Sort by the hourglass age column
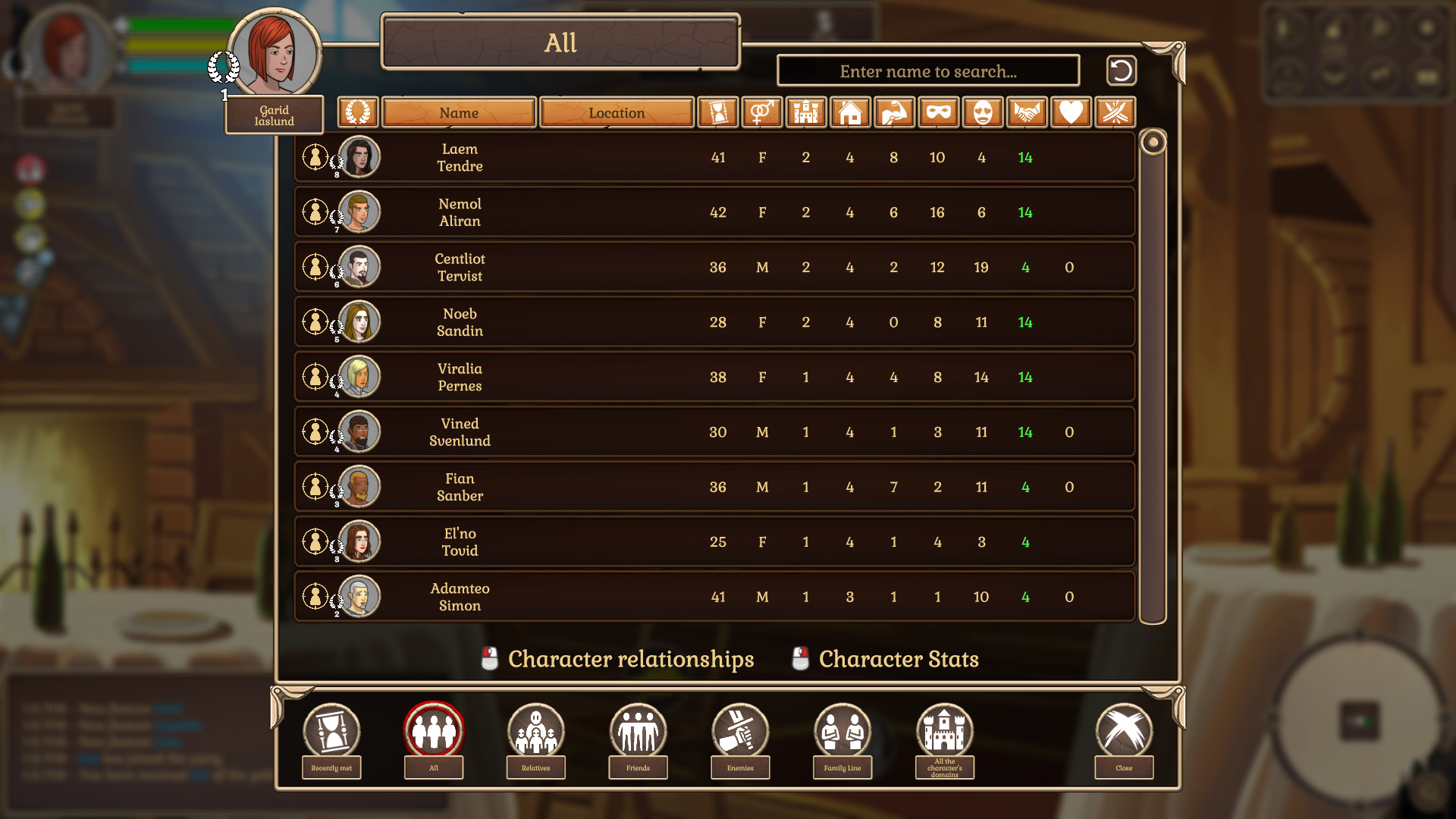Image resolution: width=1456 pixels, height=819 pixels. pyautogui.click(x=717, y=113)
